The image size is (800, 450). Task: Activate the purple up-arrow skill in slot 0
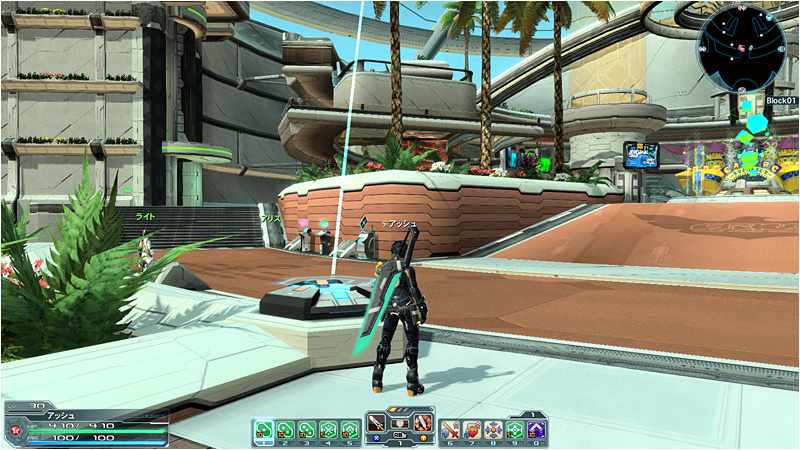pos(536,430)
